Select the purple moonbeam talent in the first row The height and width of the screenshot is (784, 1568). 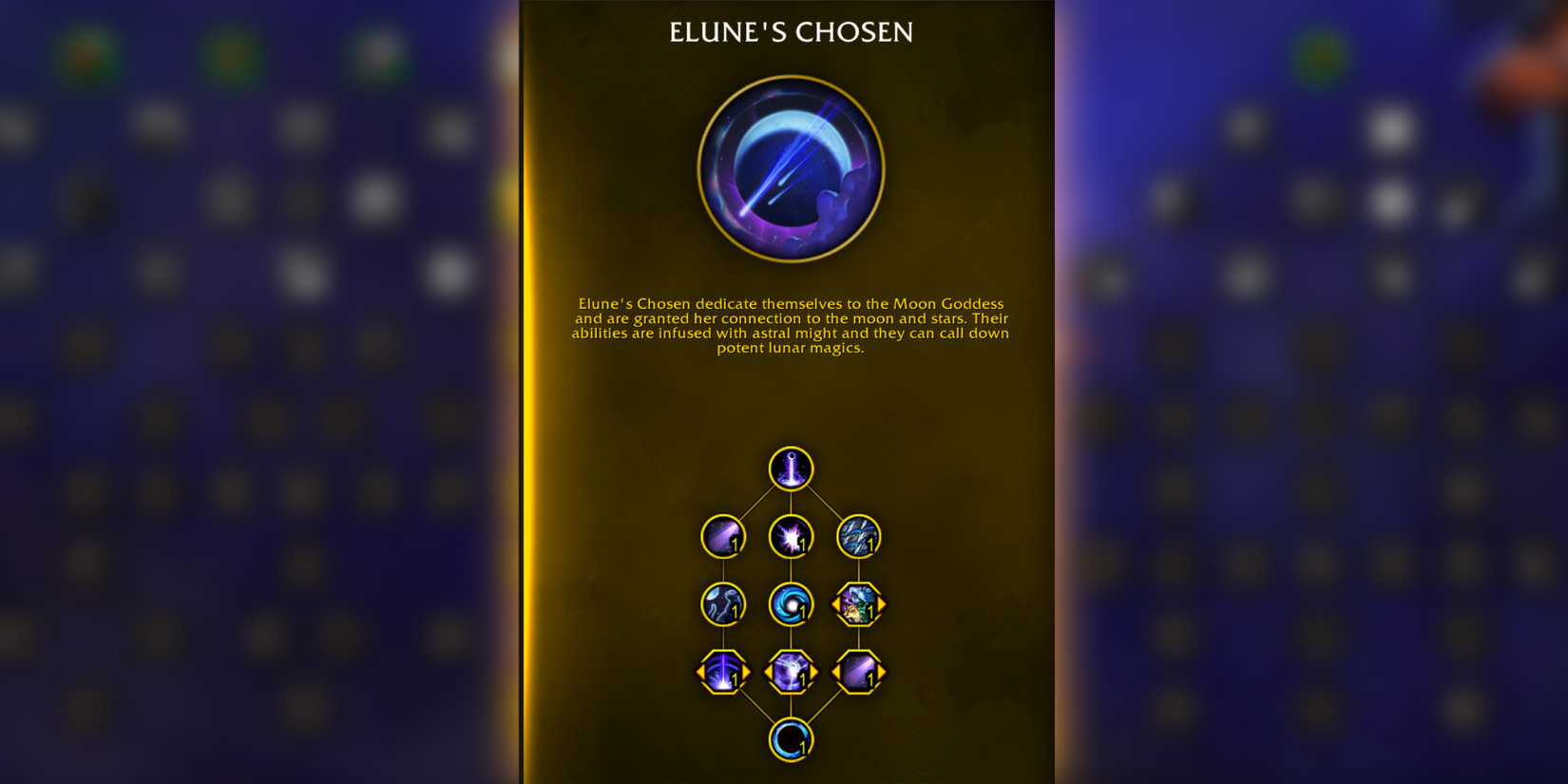tap(722, 537)
